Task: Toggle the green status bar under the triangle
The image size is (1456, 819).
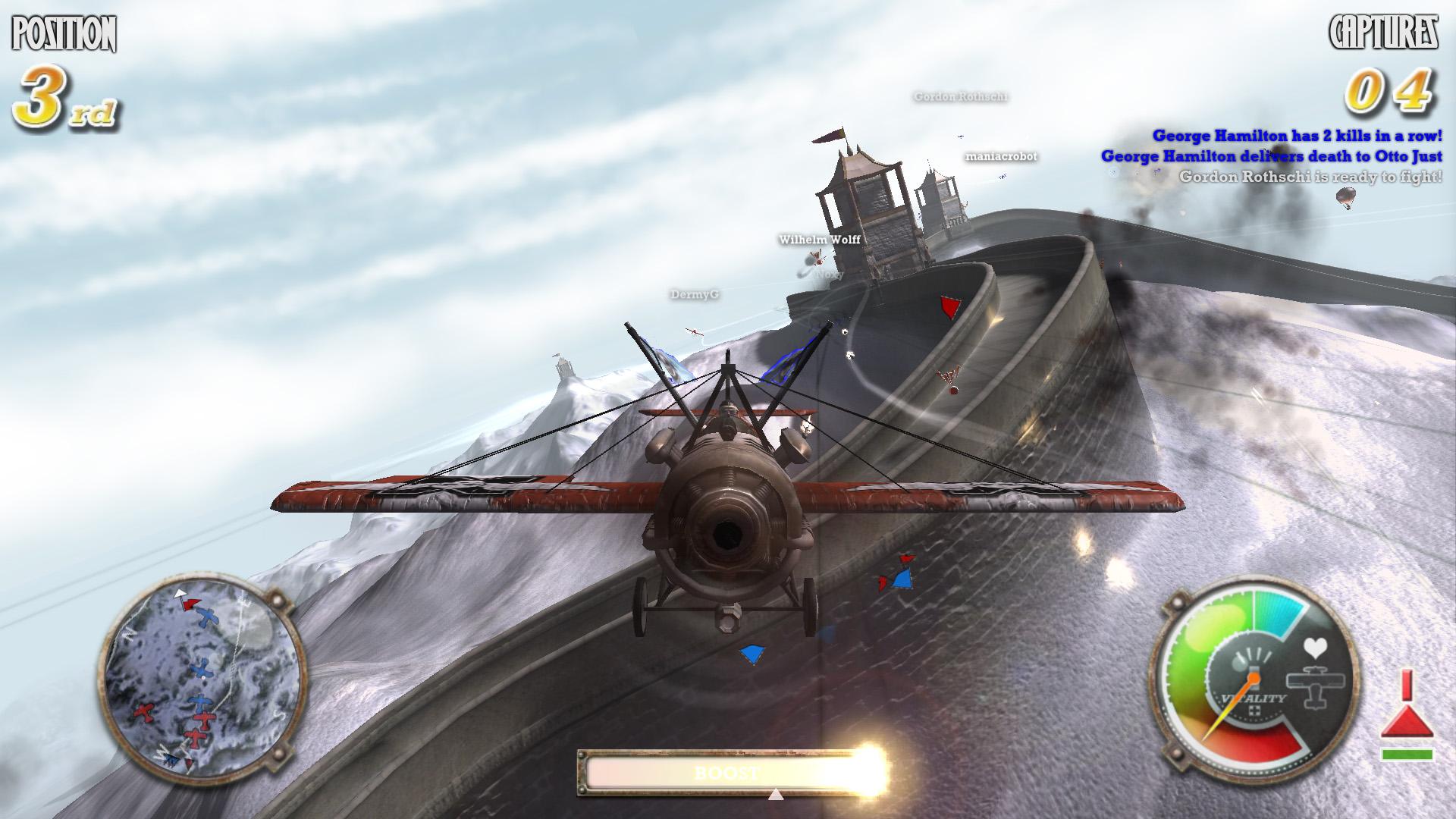Action: (1407, 754)
